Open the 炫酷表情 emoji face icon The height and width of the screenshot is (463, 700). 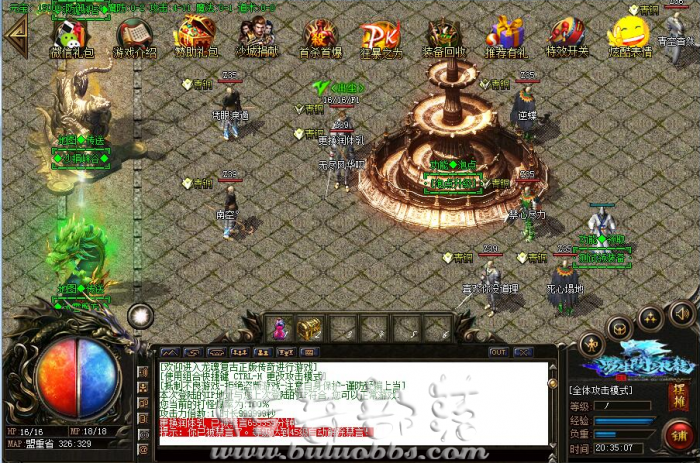click(626, 34)
